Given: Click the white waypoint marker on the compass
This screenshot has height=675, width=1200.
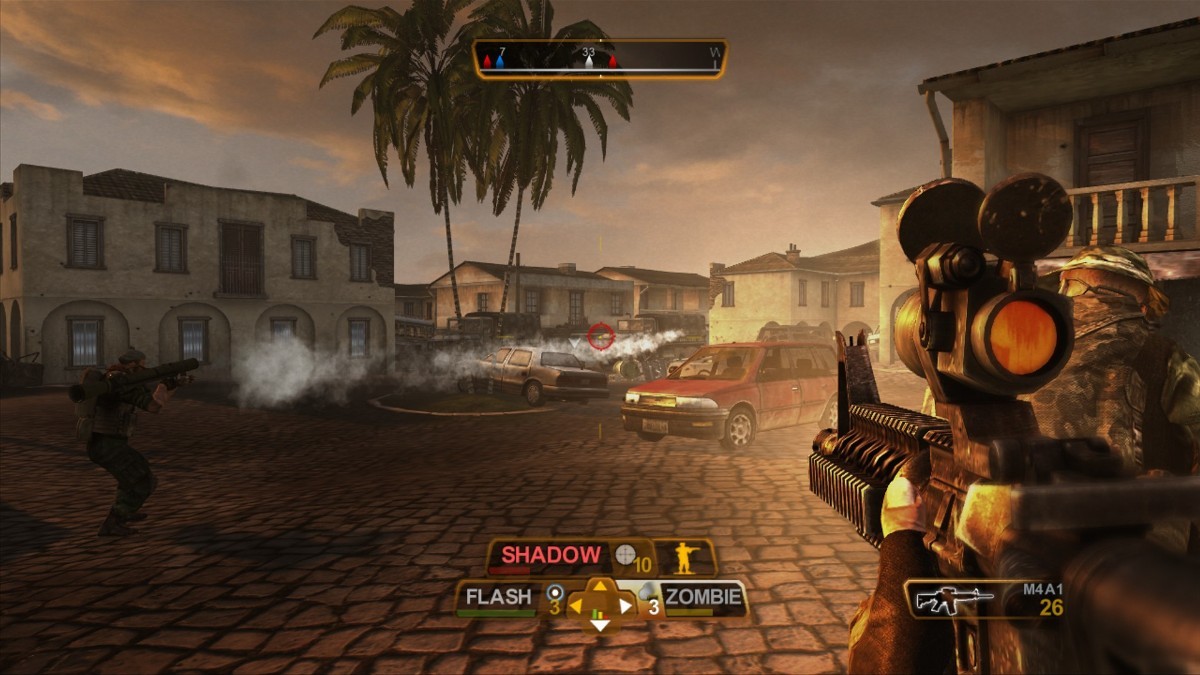Looking at the screenshot, I should [590, 62].
